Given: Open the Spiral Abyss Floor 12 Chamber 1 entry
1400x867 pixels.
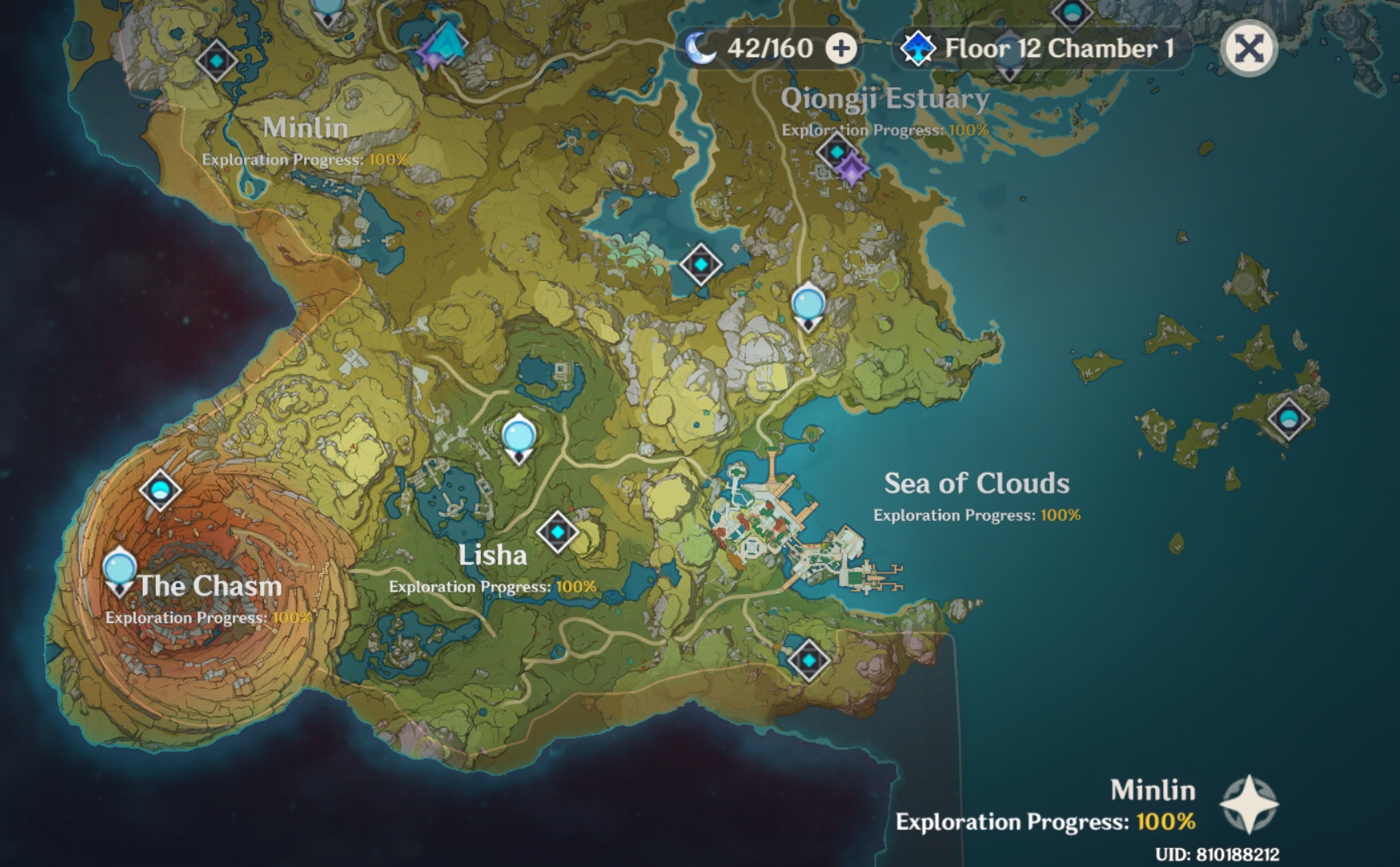Looking at the screenshot, I should click(1036, 48).
